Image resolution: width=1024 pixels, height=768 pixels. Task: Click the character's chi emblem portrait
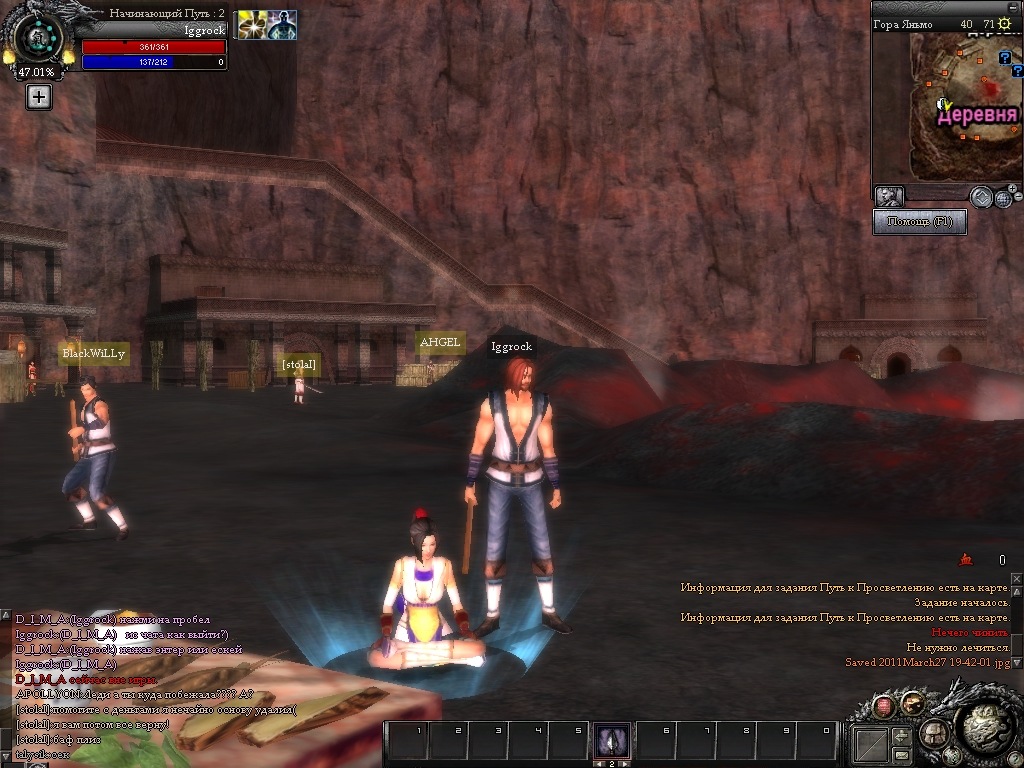tap(39, 38)
